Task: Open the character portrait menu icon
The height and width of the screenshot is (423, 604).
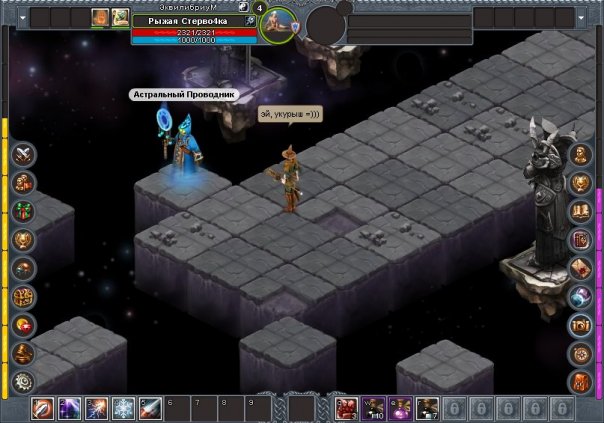Action: (x=581, y=154)
